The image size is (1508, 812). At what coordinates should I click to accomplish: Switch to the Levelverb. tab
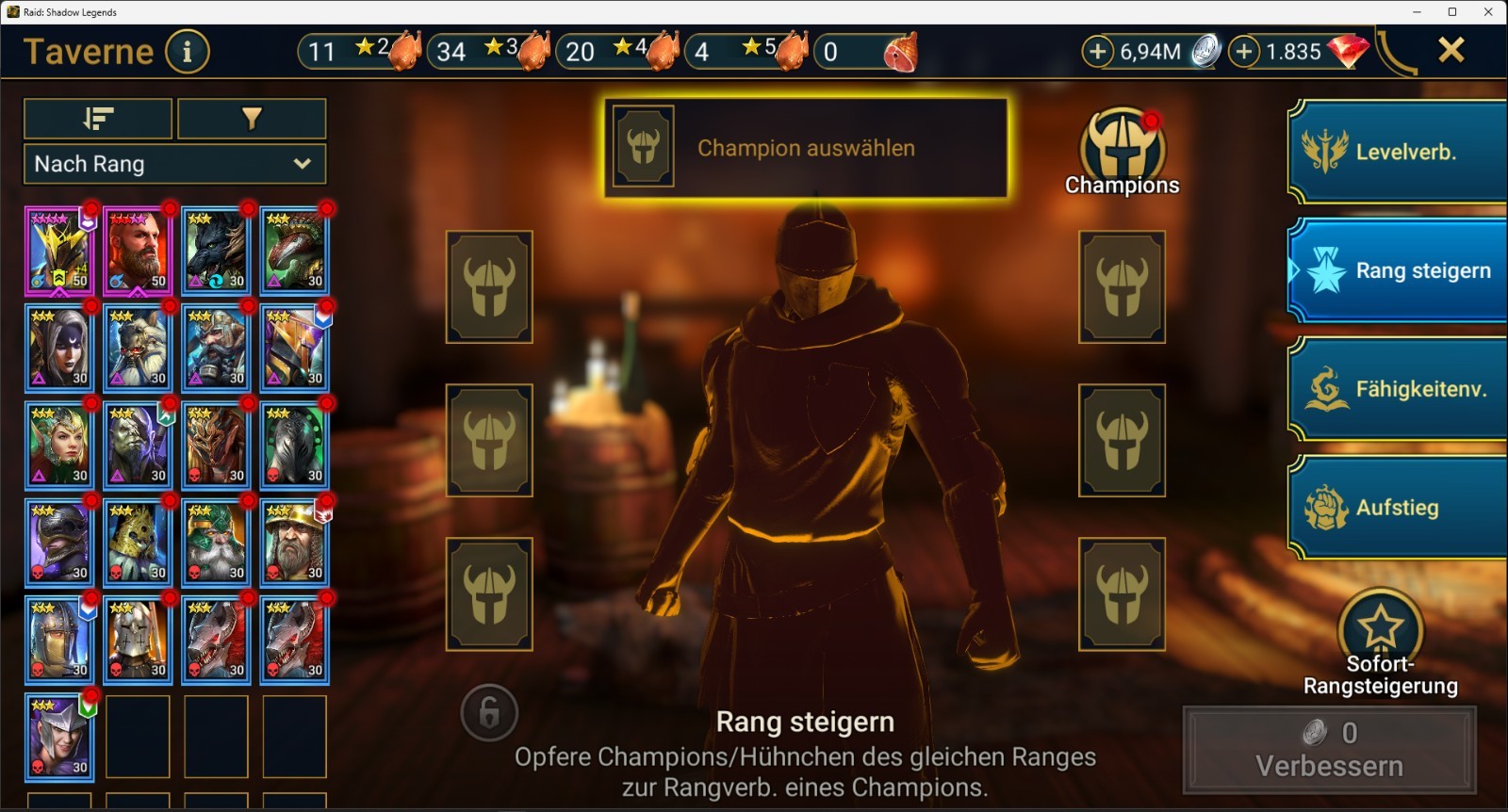(1398, 152)
